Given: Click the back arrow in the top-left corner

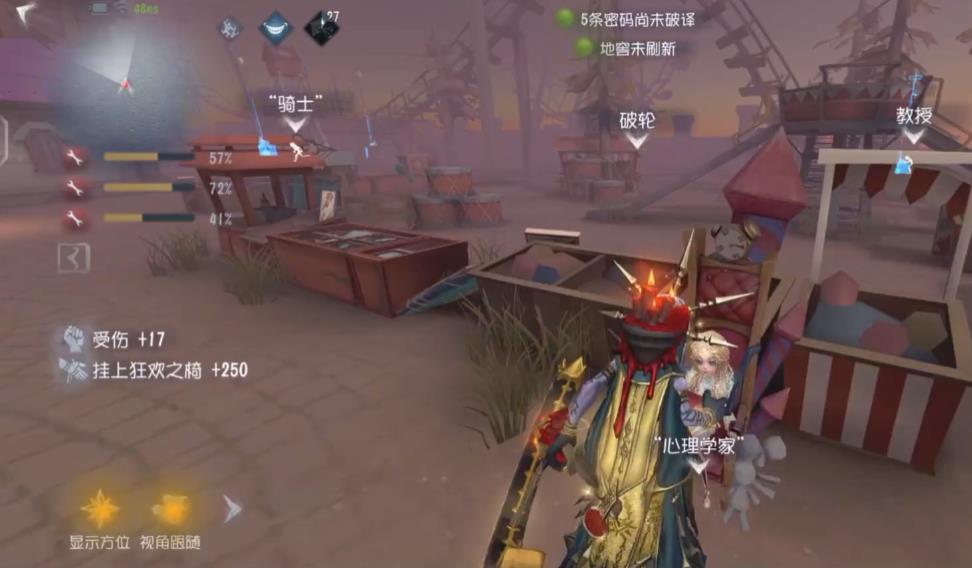Looking at the screenshot, I should coord(24,12).
